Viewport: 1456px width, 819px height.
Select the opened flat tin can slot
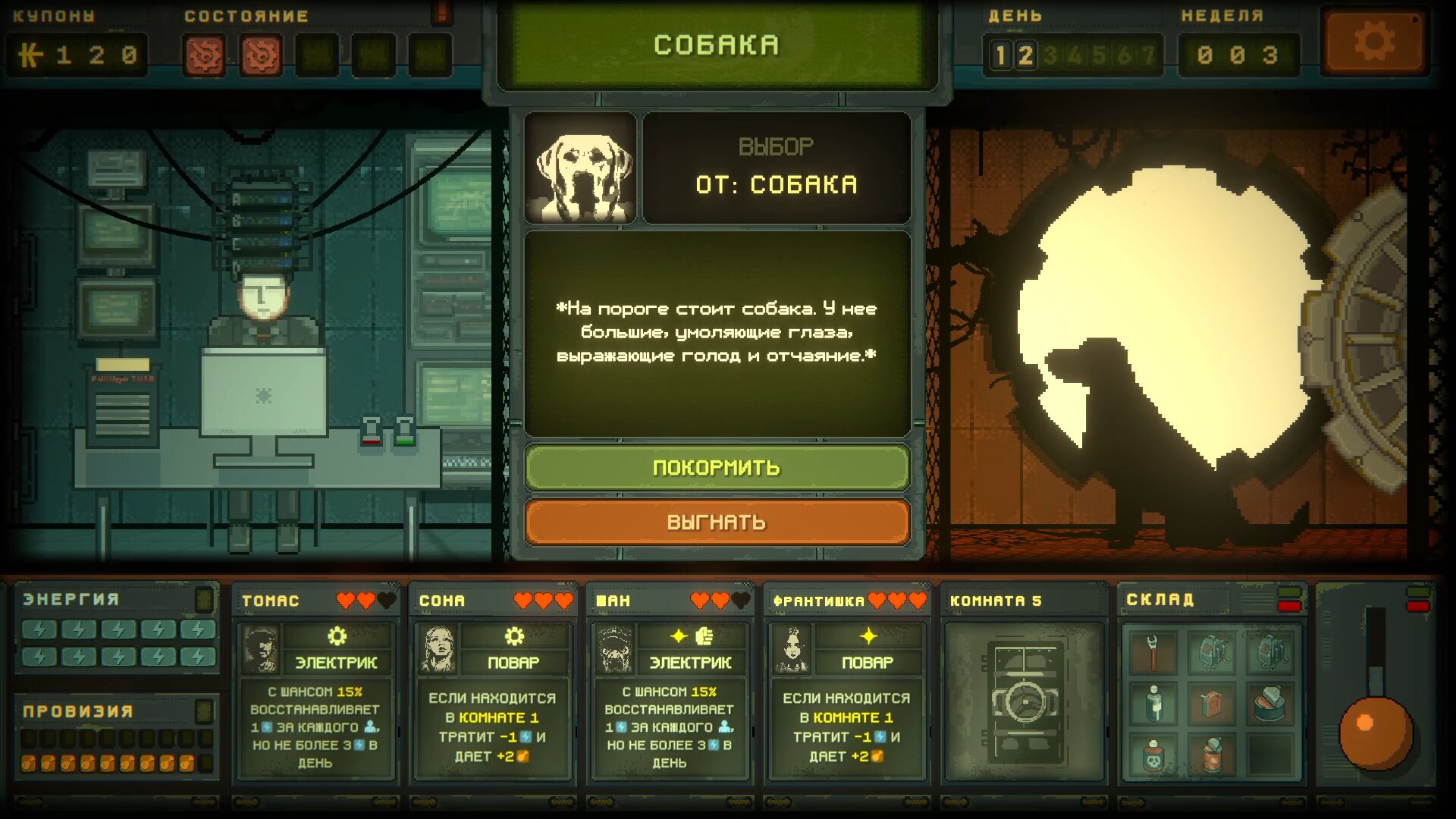[1270, 704]
